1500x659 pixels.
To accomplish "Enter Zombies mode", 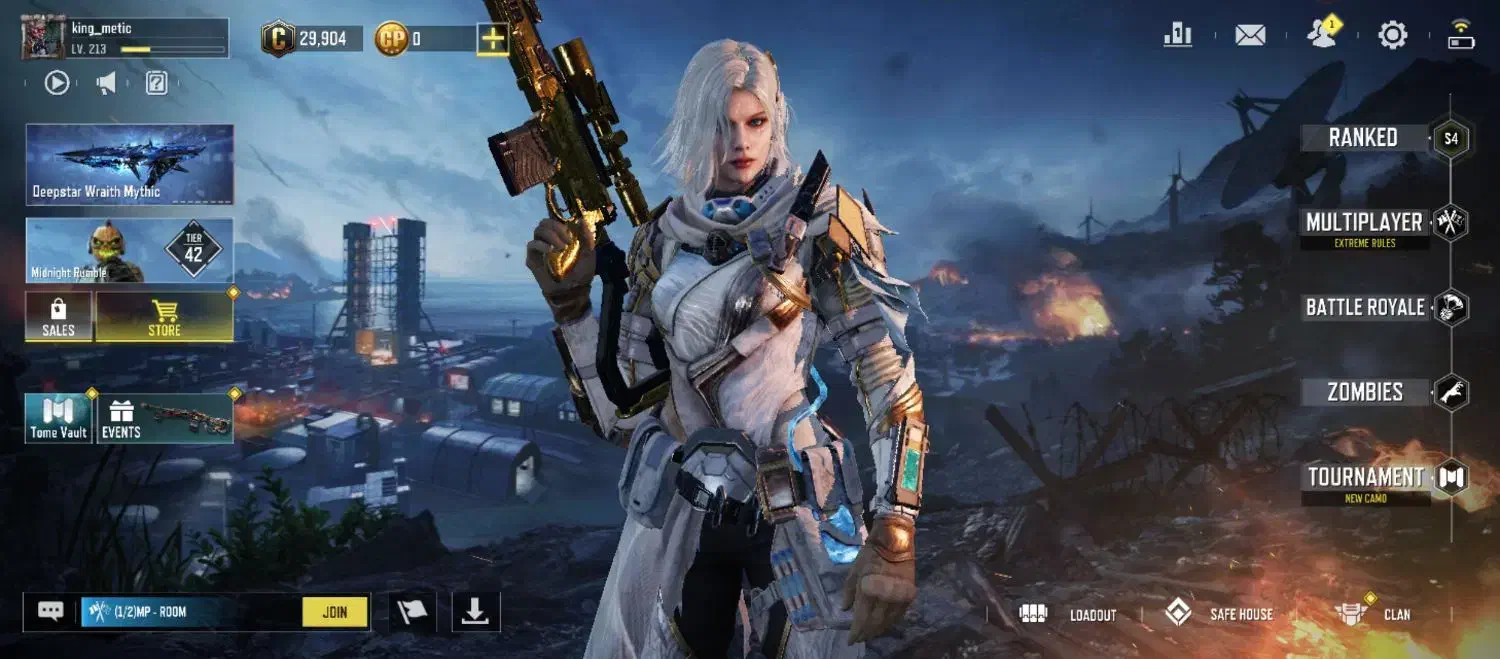I will [1365, 392].
